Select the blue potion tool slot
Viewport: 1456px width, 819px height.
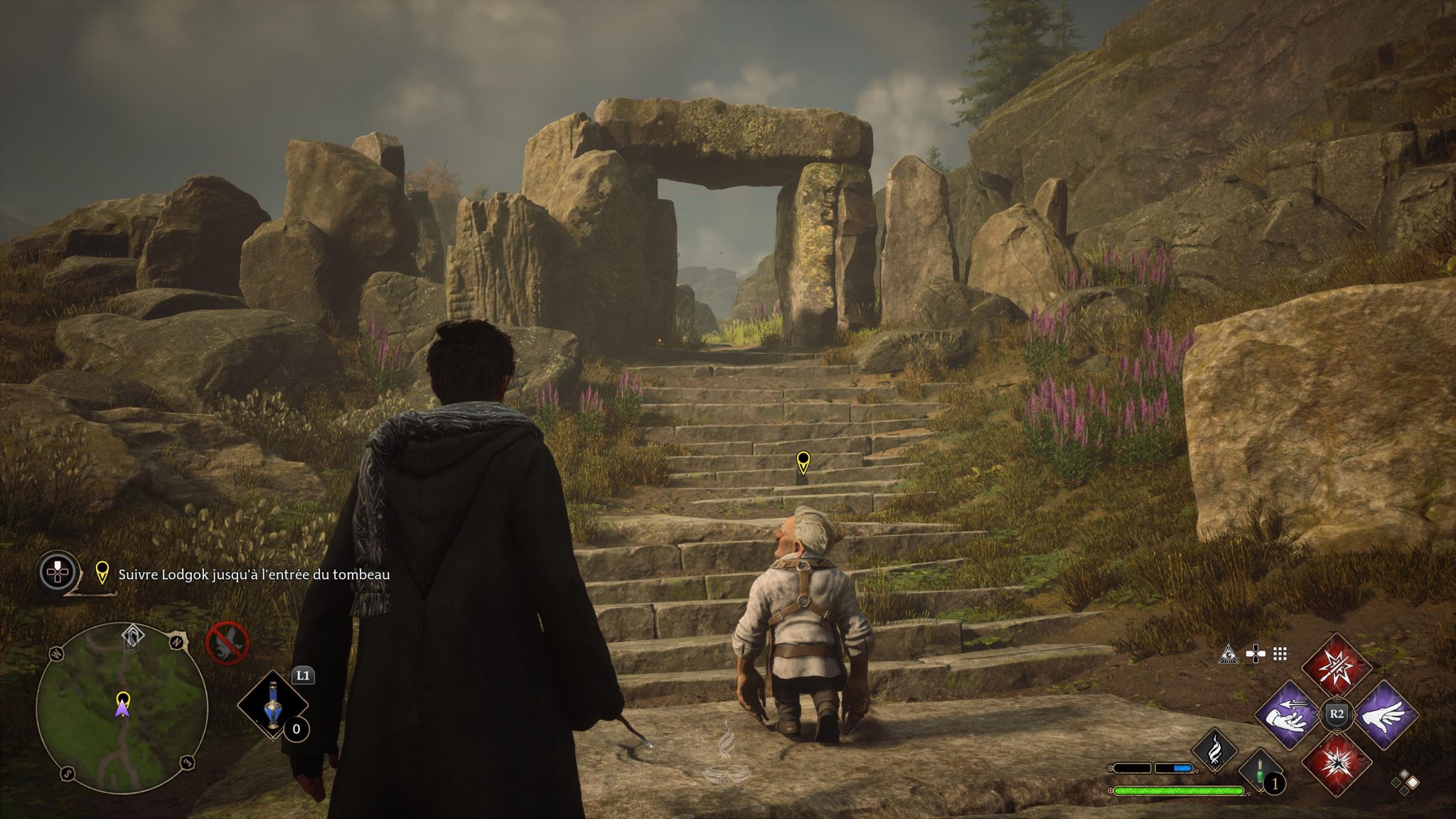pos(272,705)
